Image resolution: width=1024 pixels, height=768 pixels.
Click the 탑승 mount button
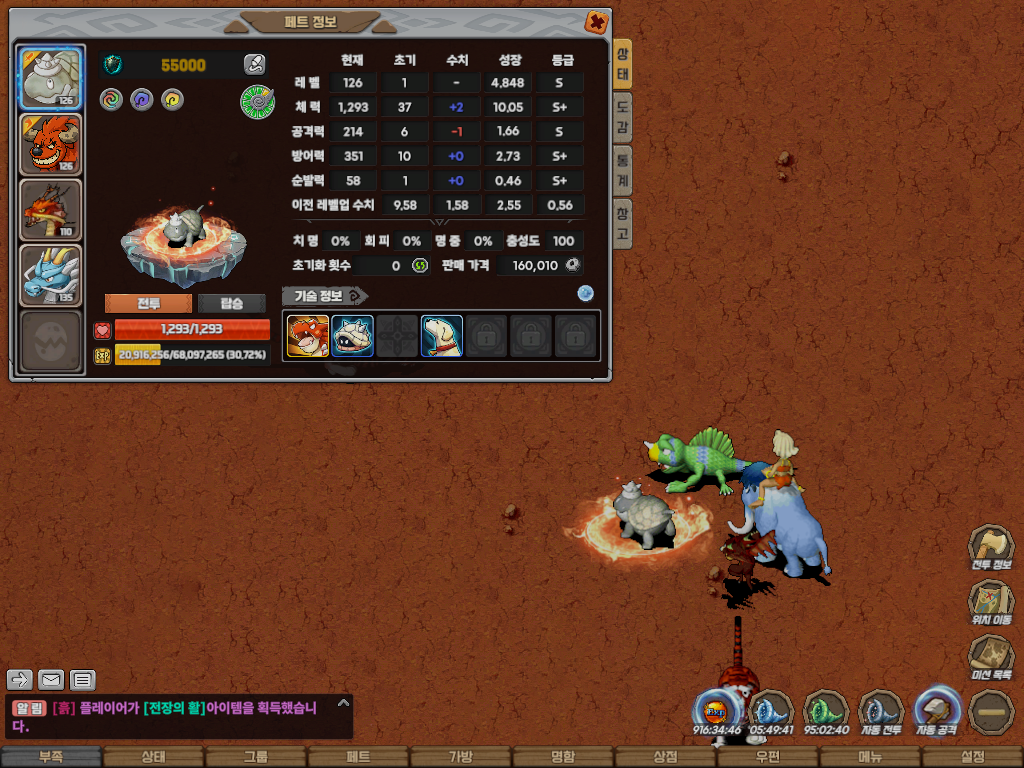(x=231, y=303)
